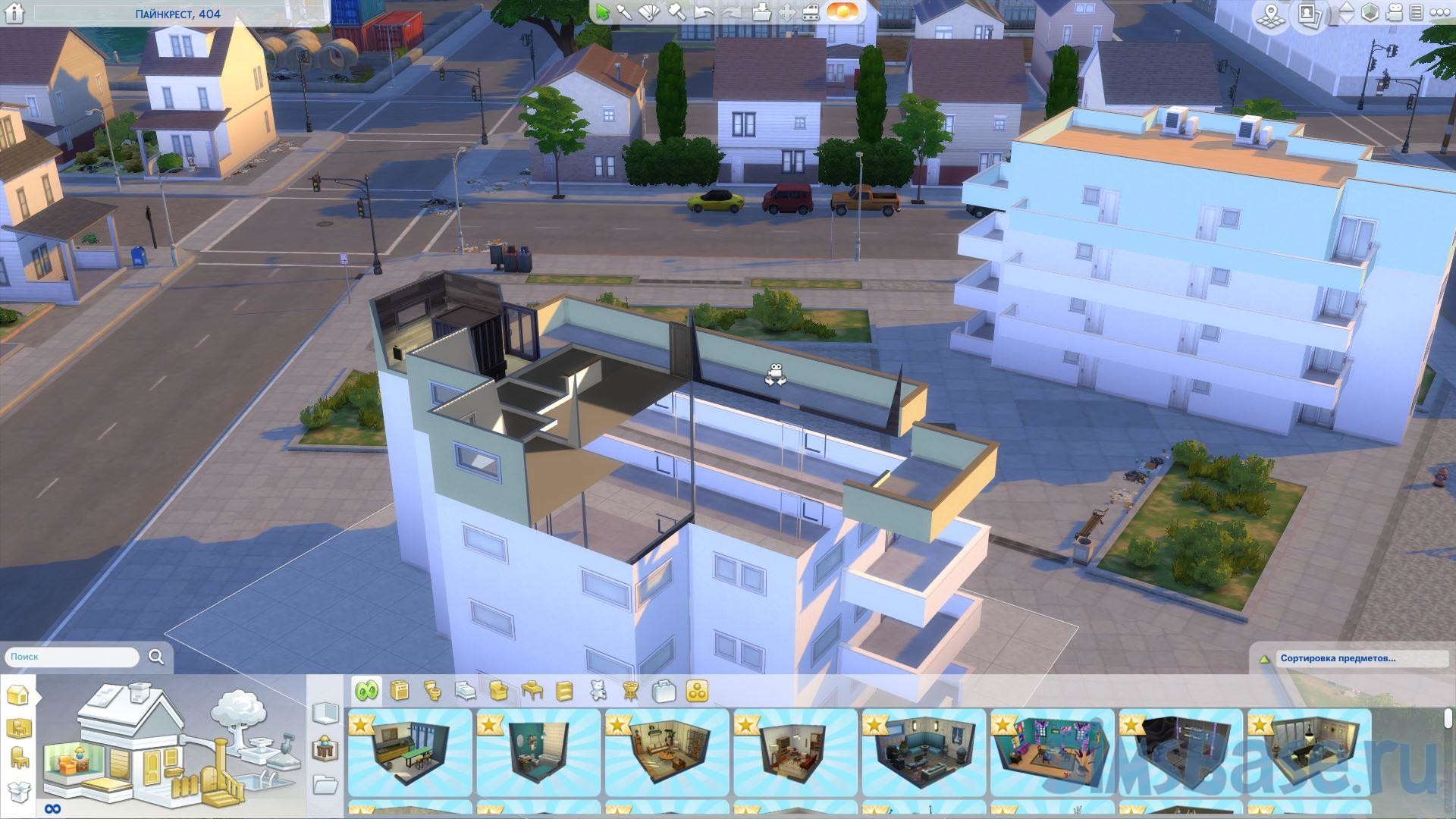1456x819 pixels.
Task: Undo the last build action
Action: (704, 13)
